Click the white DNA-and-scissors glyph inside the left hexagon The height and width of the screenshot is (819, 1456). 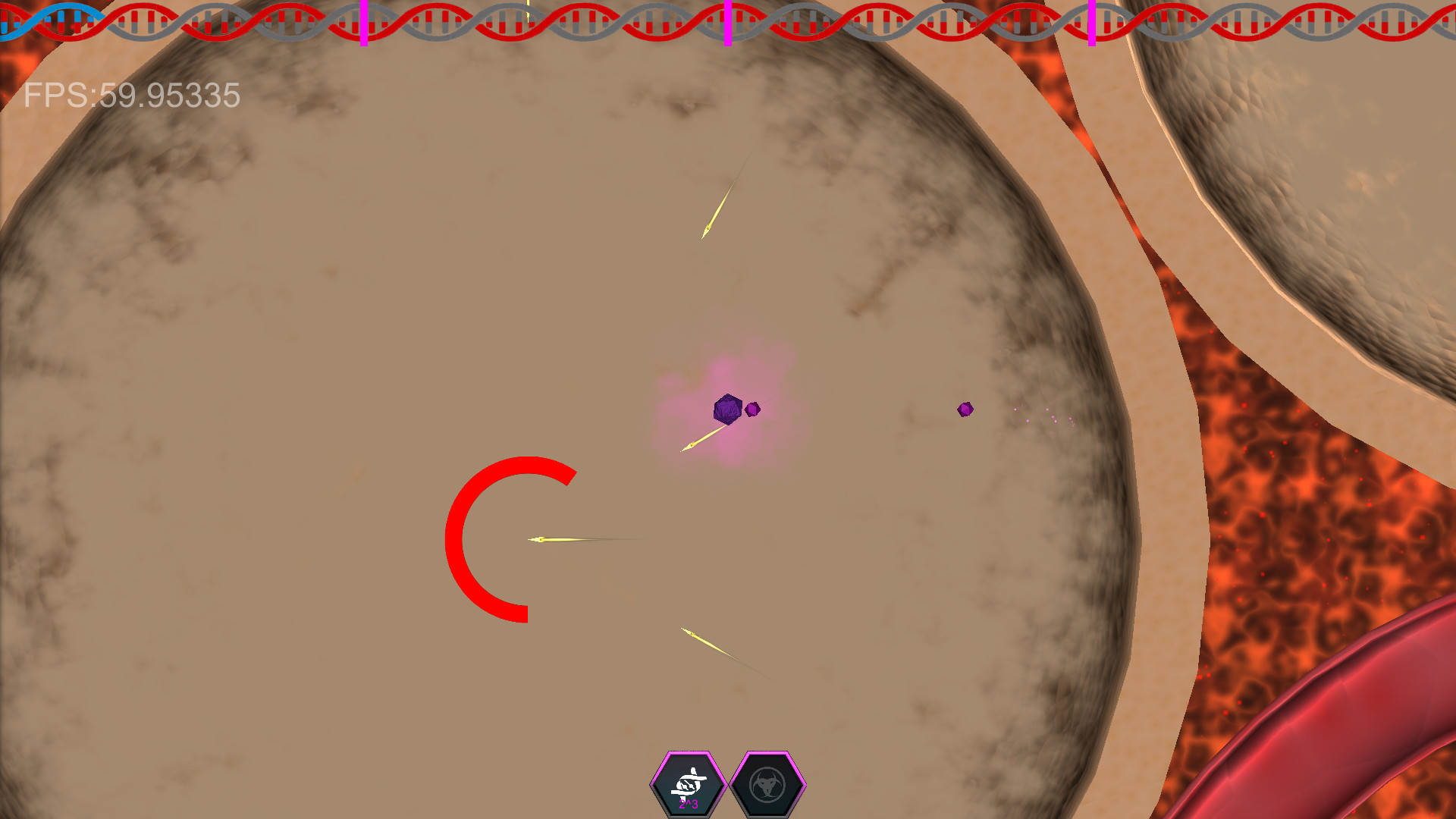[689, 781]
